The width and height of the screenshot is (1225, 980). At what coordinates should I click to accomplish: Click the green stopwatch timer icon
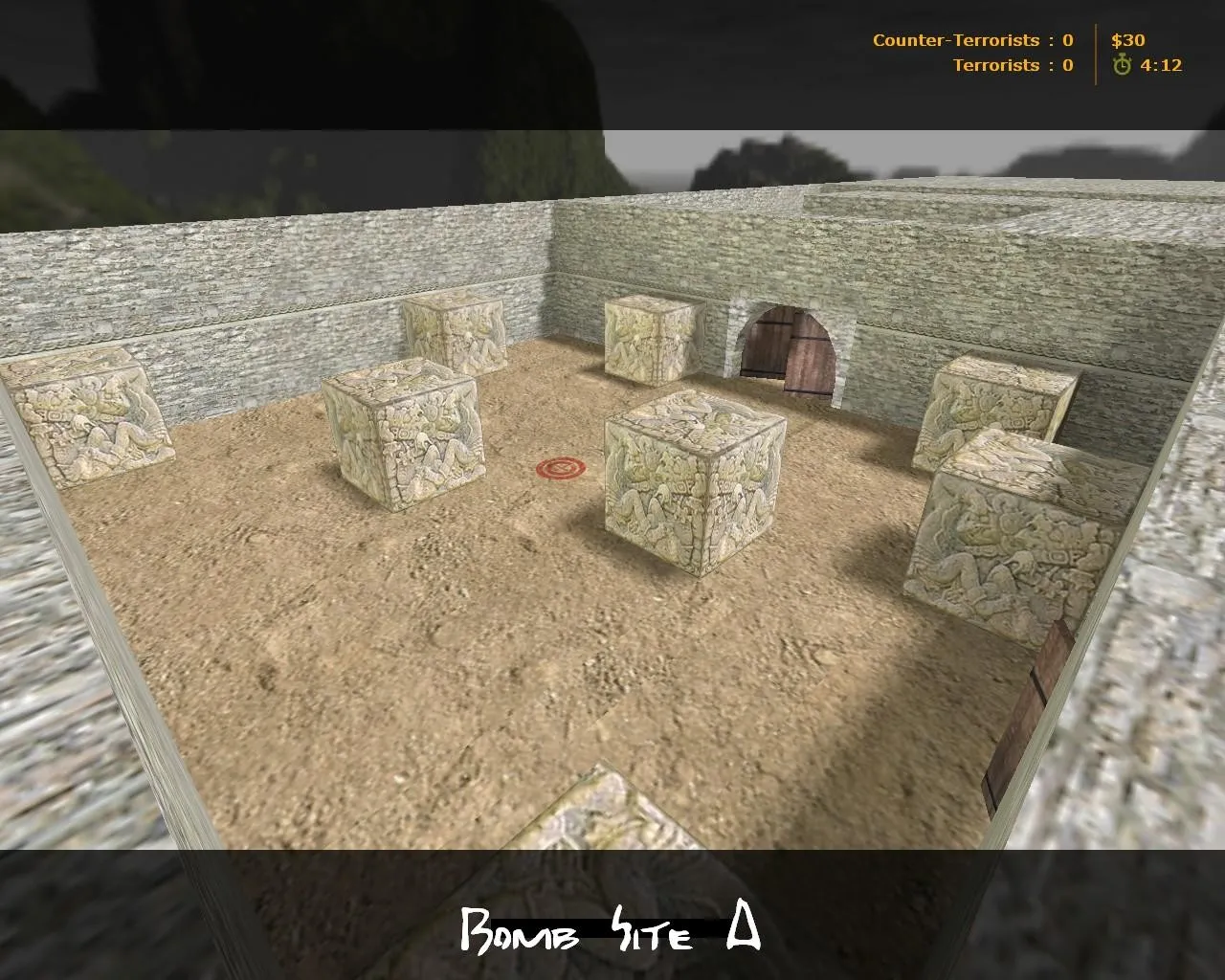(x=1120, y=67)
